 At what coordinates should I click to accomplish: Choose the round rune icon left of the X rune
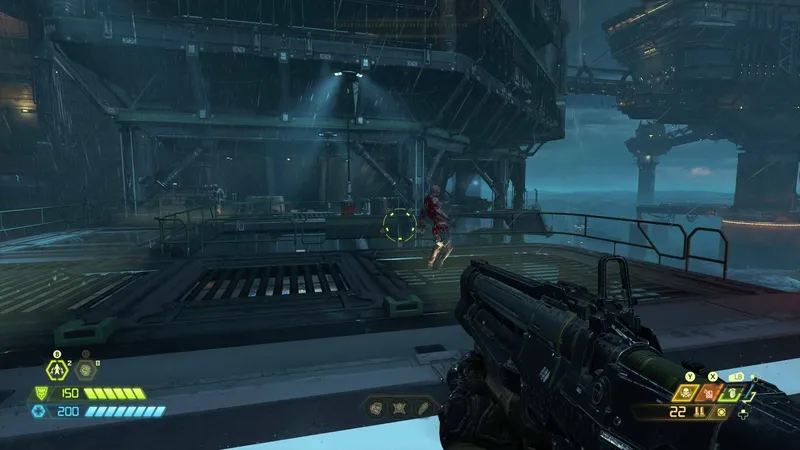[376, 408]
